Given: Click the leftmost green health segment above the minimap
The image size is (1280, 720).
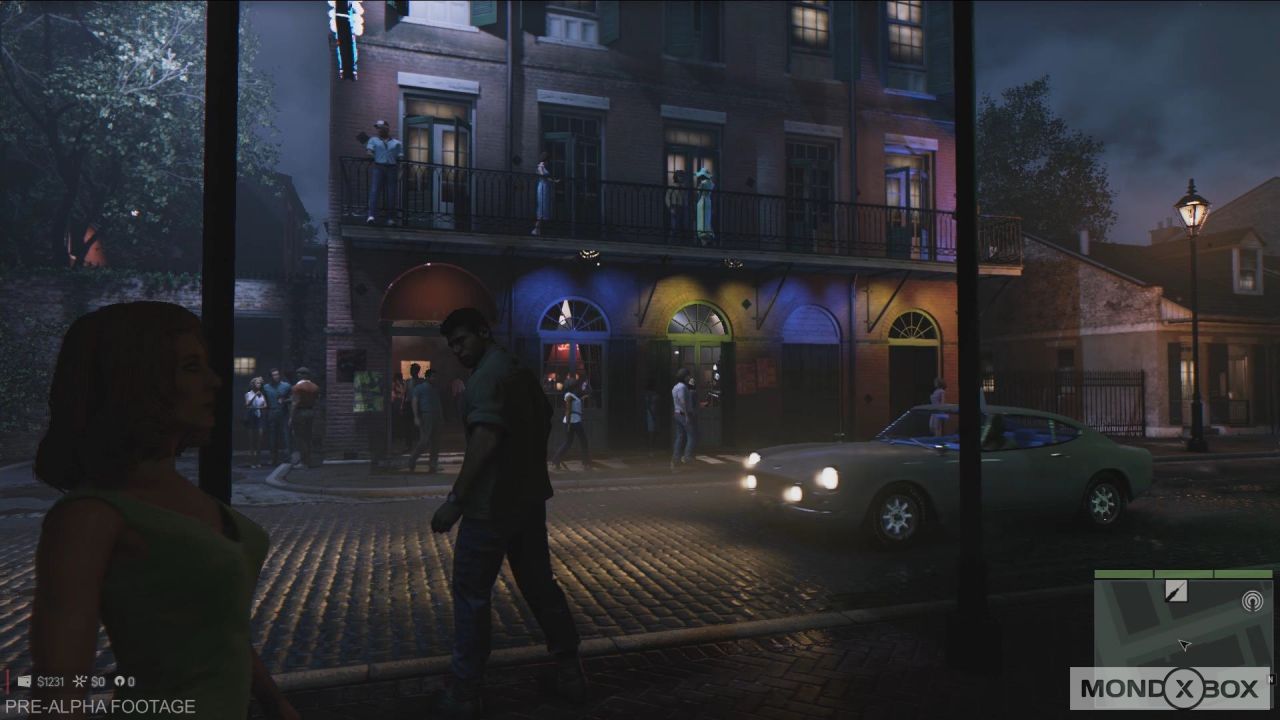Looking at the screenshot, I should click(x=1123, y=574).
